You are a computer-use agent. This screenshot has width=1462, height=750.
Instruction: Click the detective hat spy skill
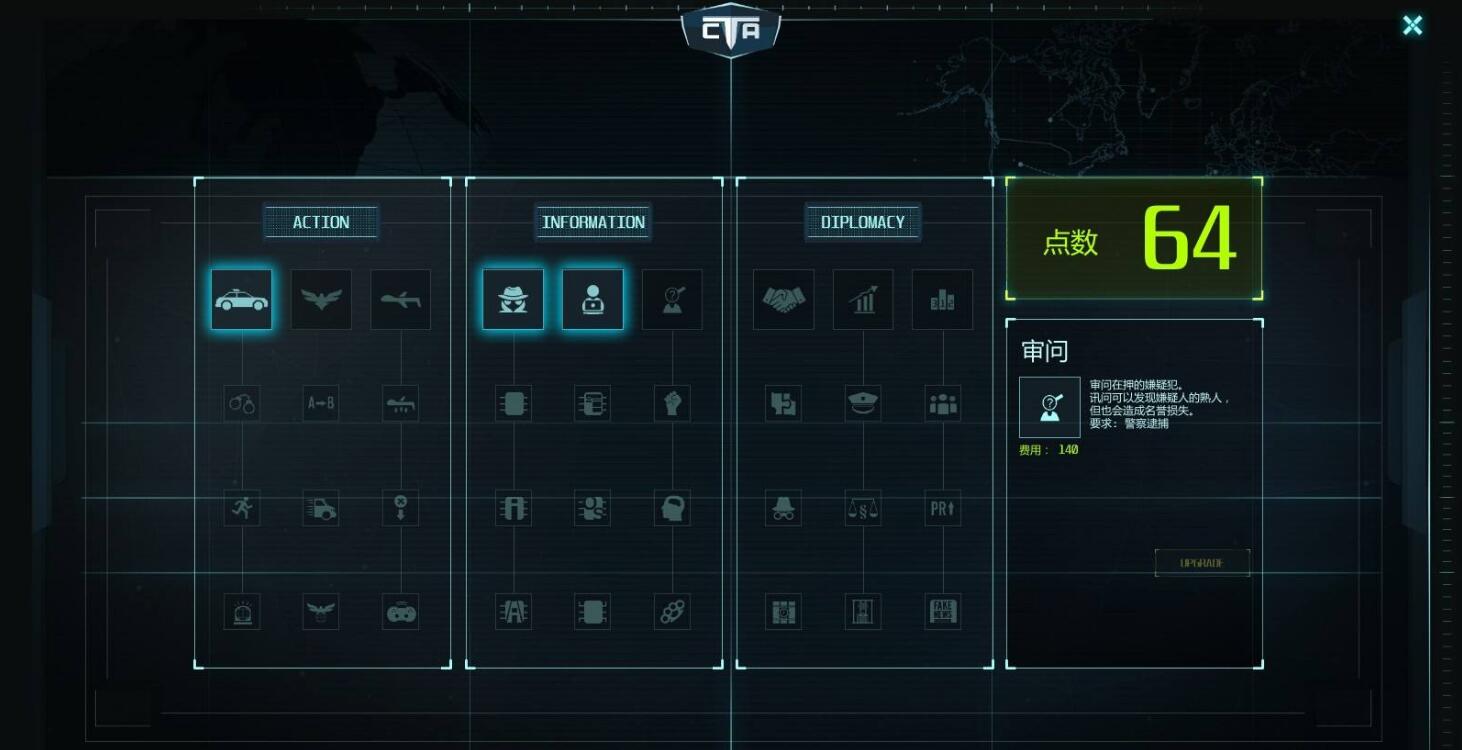[x=512, y=298]
